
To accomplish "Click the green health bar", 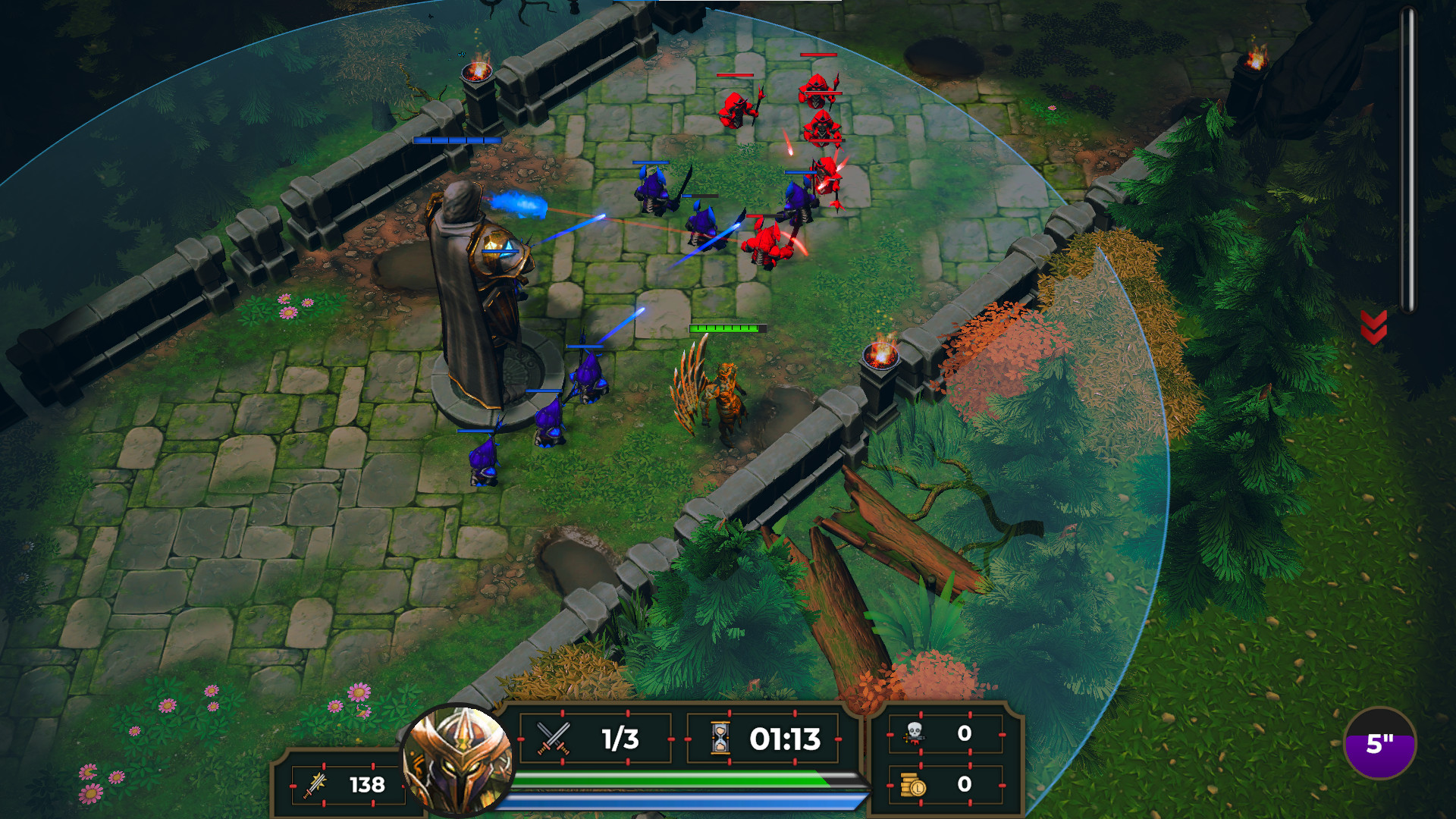I will pyautogui.click(x=682, y=777).
